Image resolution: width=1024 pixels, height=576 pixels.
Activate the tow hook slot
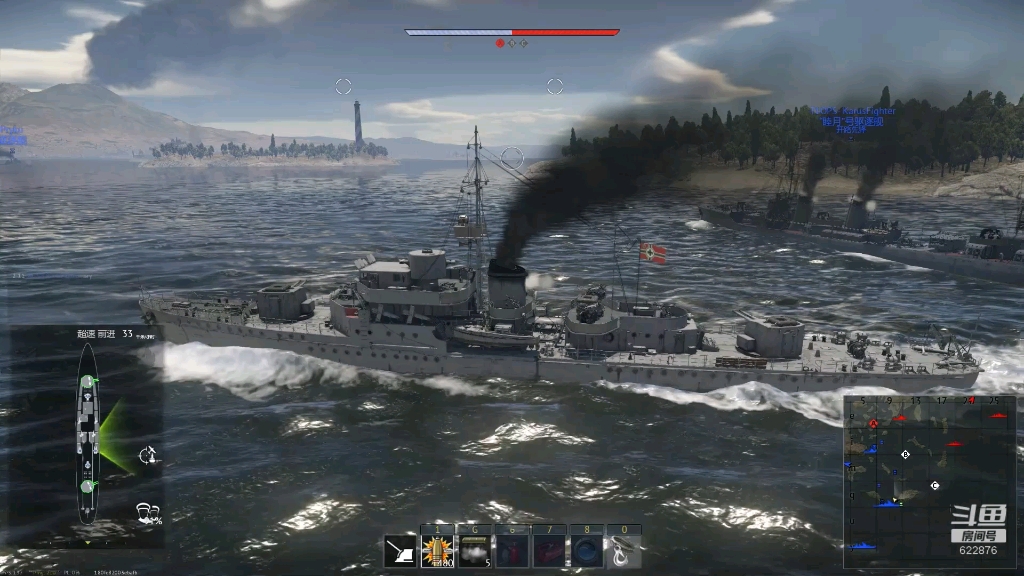pyautogui.click(x=623, y=551)
